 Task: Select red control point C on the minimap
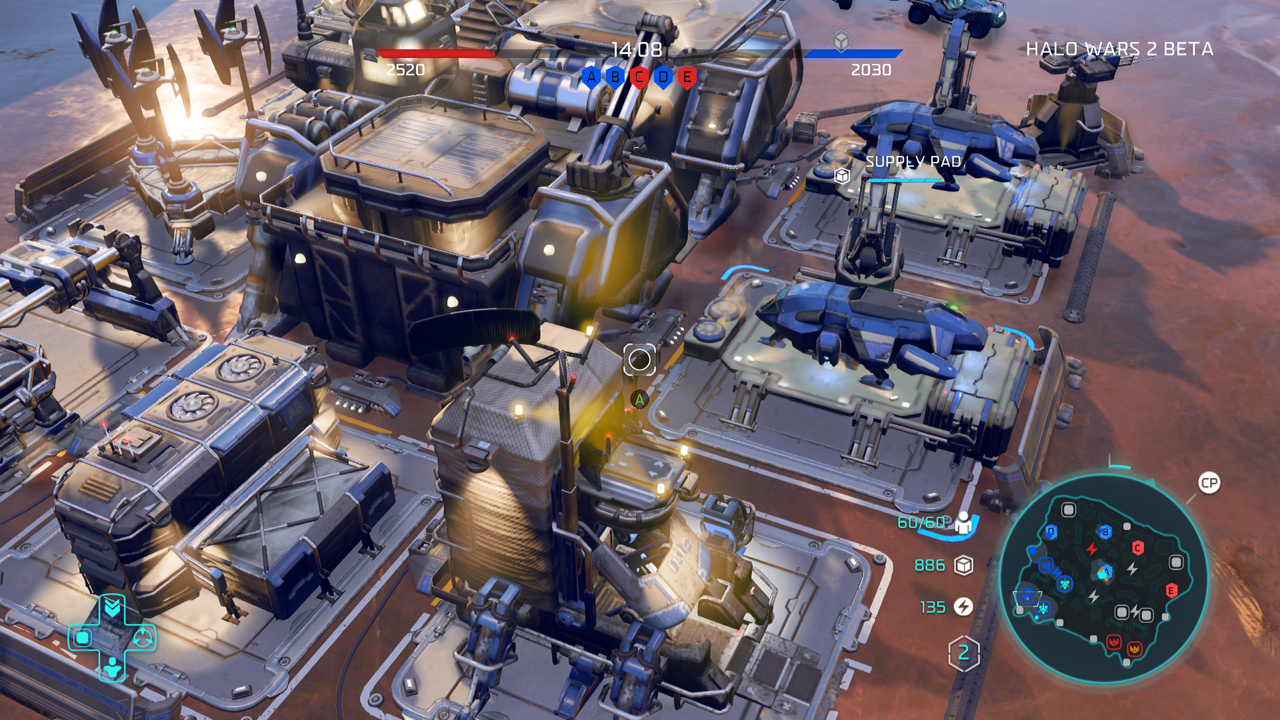click(1138, 547)
